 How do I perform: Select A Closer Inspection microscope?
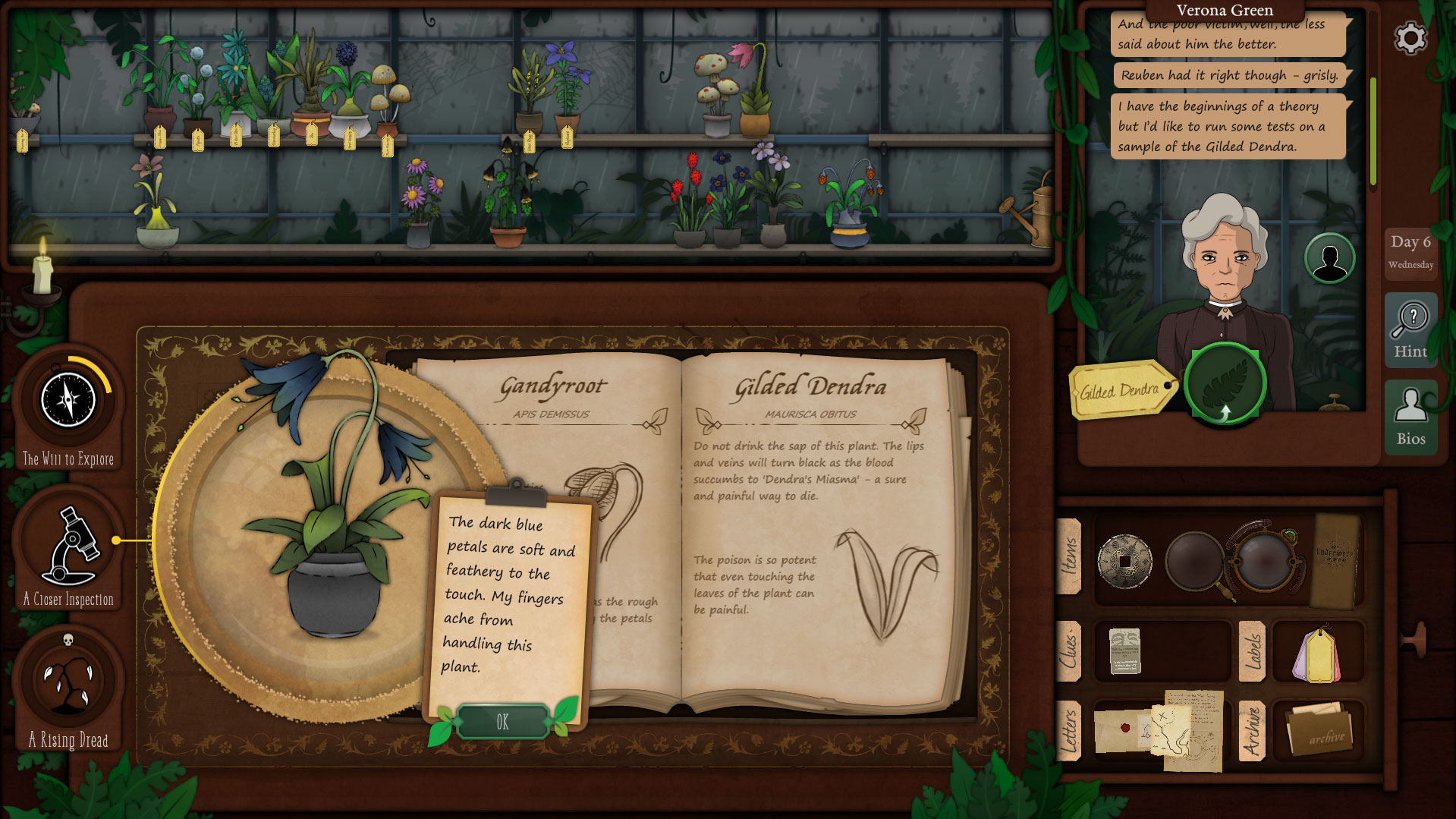pyautogui.click(x=68, y=543)
